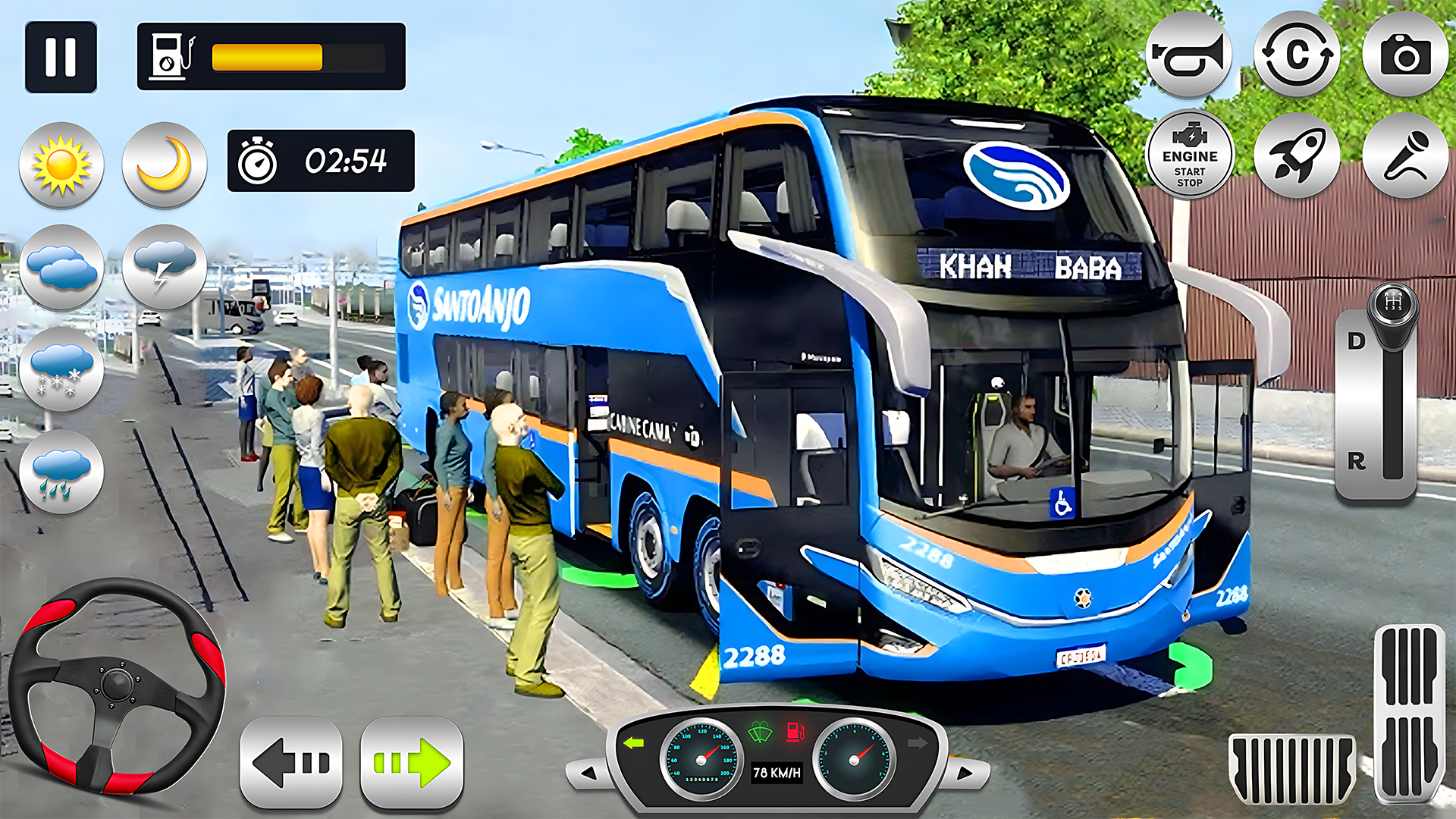
Task: Select the night moon mode
Action: pos(165,165)
